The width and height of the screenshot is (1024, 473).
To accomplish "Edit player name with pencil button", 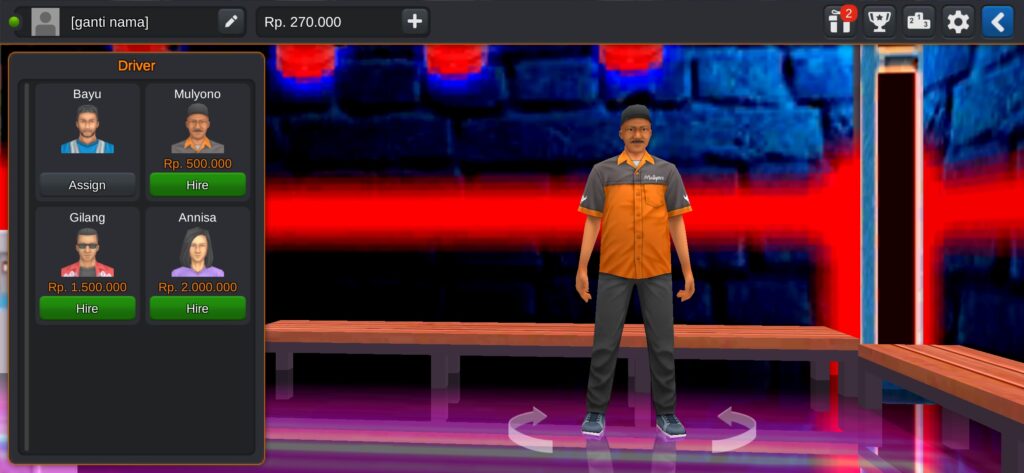I will [231, 21].
